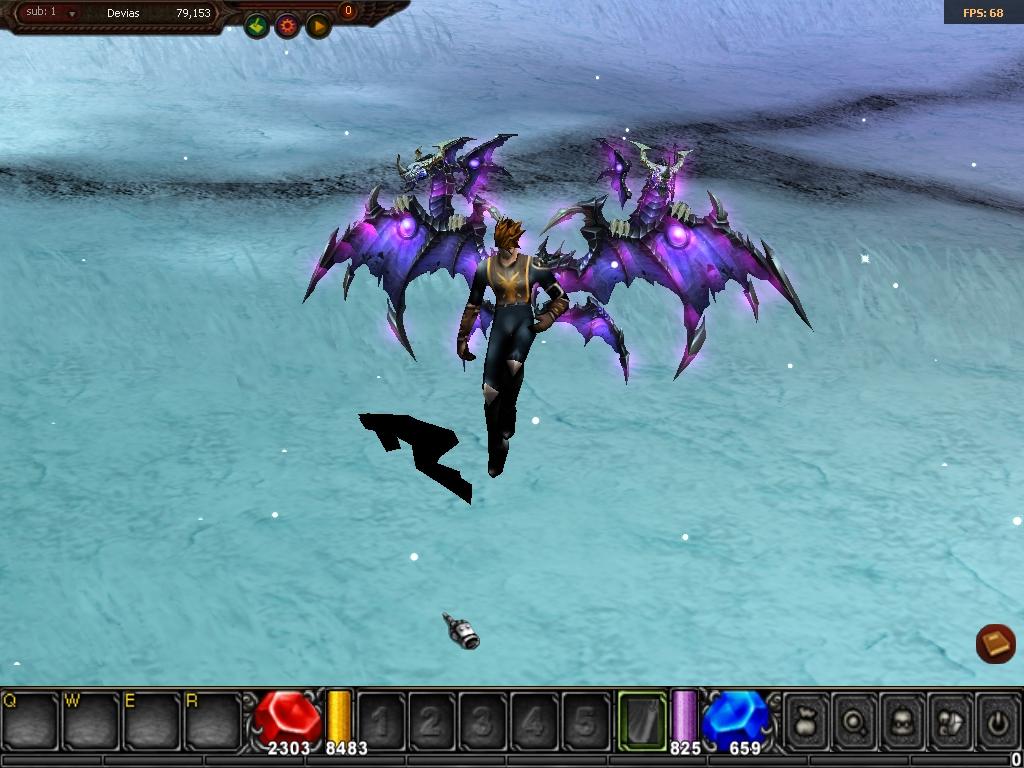Click the magnifying glass button
Viewport: 1024px width, 768px height.
(x=855, y=720)
